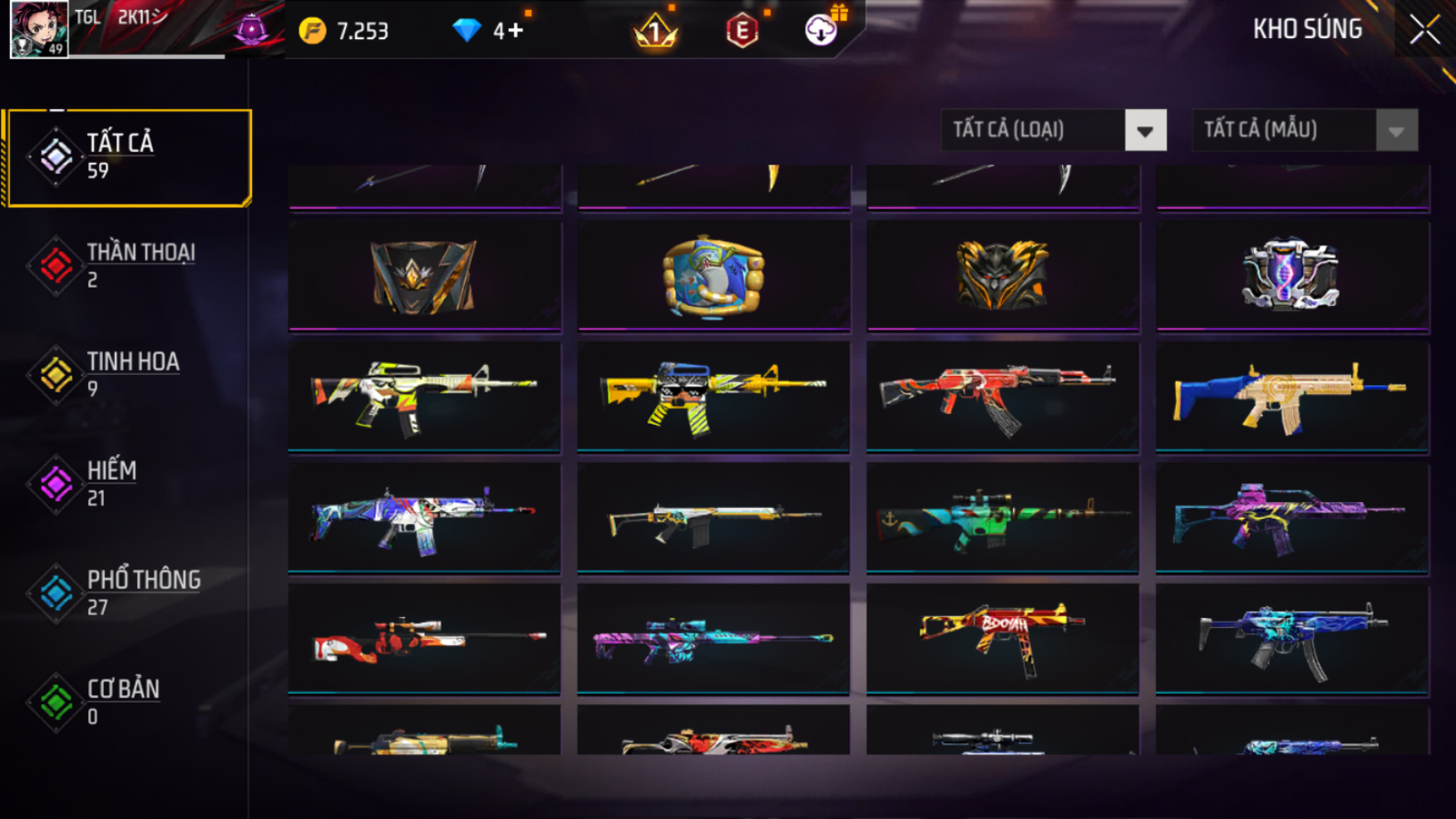The height and width of the screenshot is (819, 1456).
Task: Select the Booyah red-yellow SMG skin
Action: point(1002,639)
